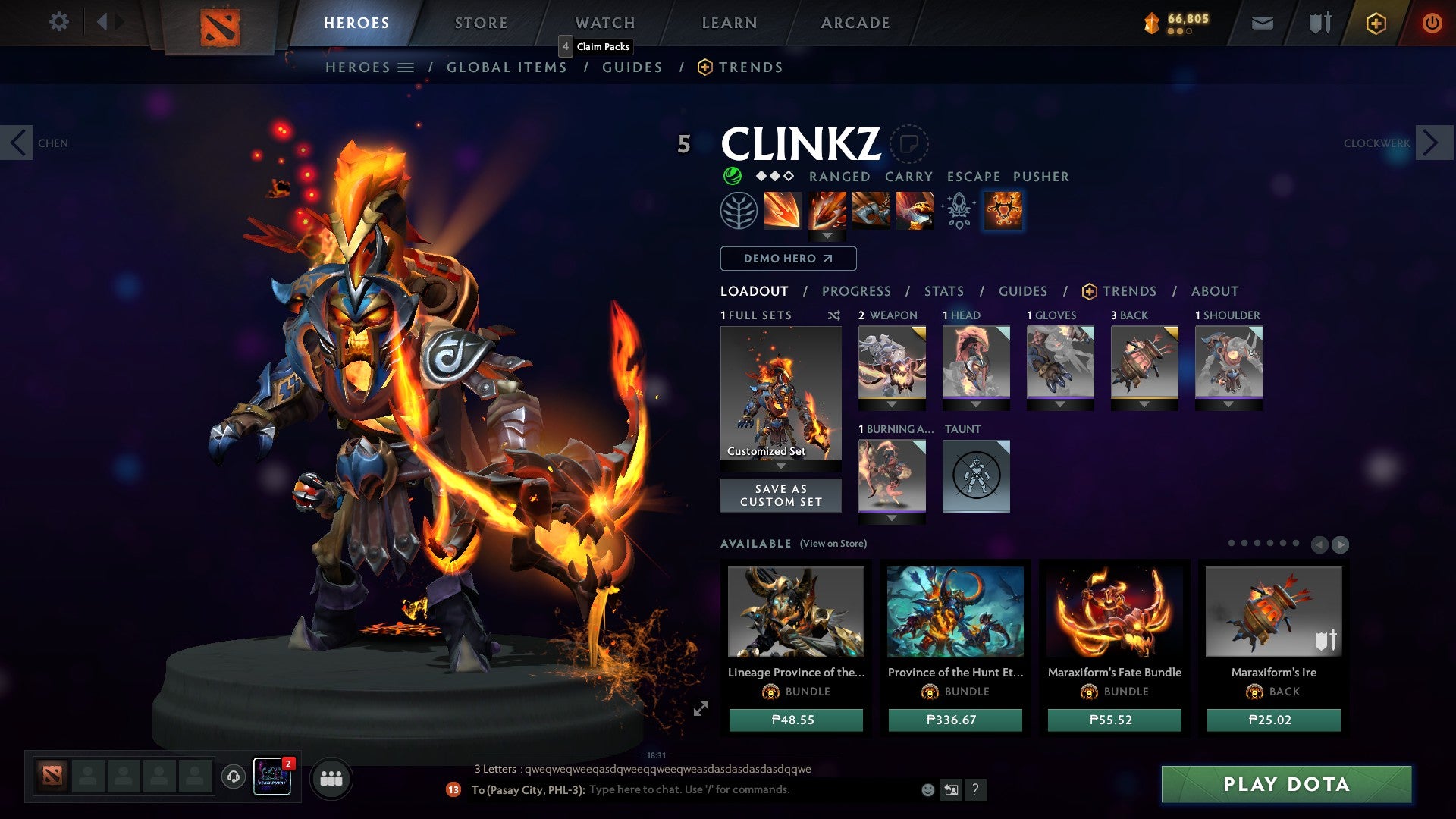Screen dimensions: 1456x819
Task: Click the power/logout icon
Action: tap(1432, 23)
